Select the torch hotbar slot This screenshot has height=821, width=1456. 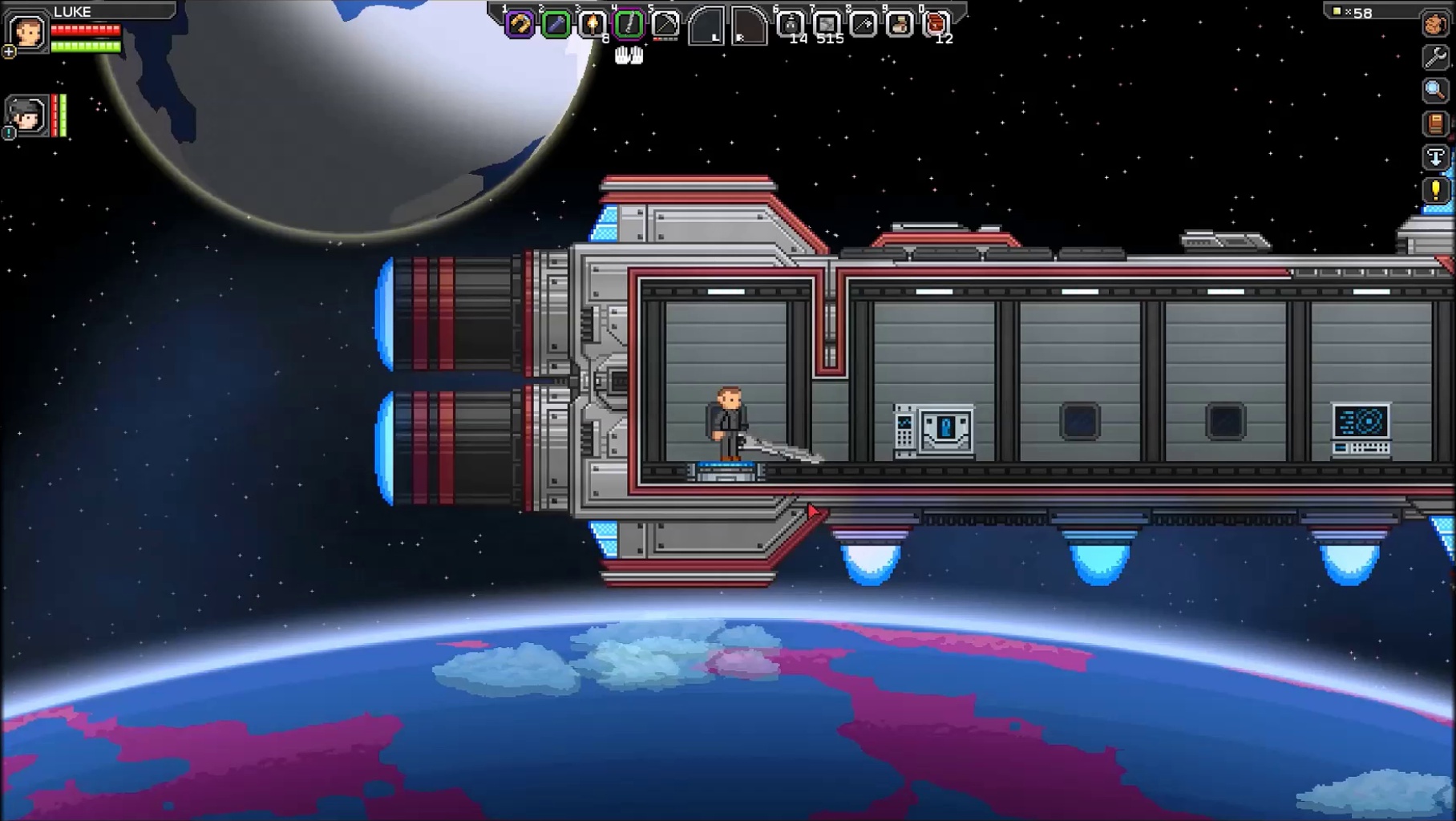coord(592,25)
